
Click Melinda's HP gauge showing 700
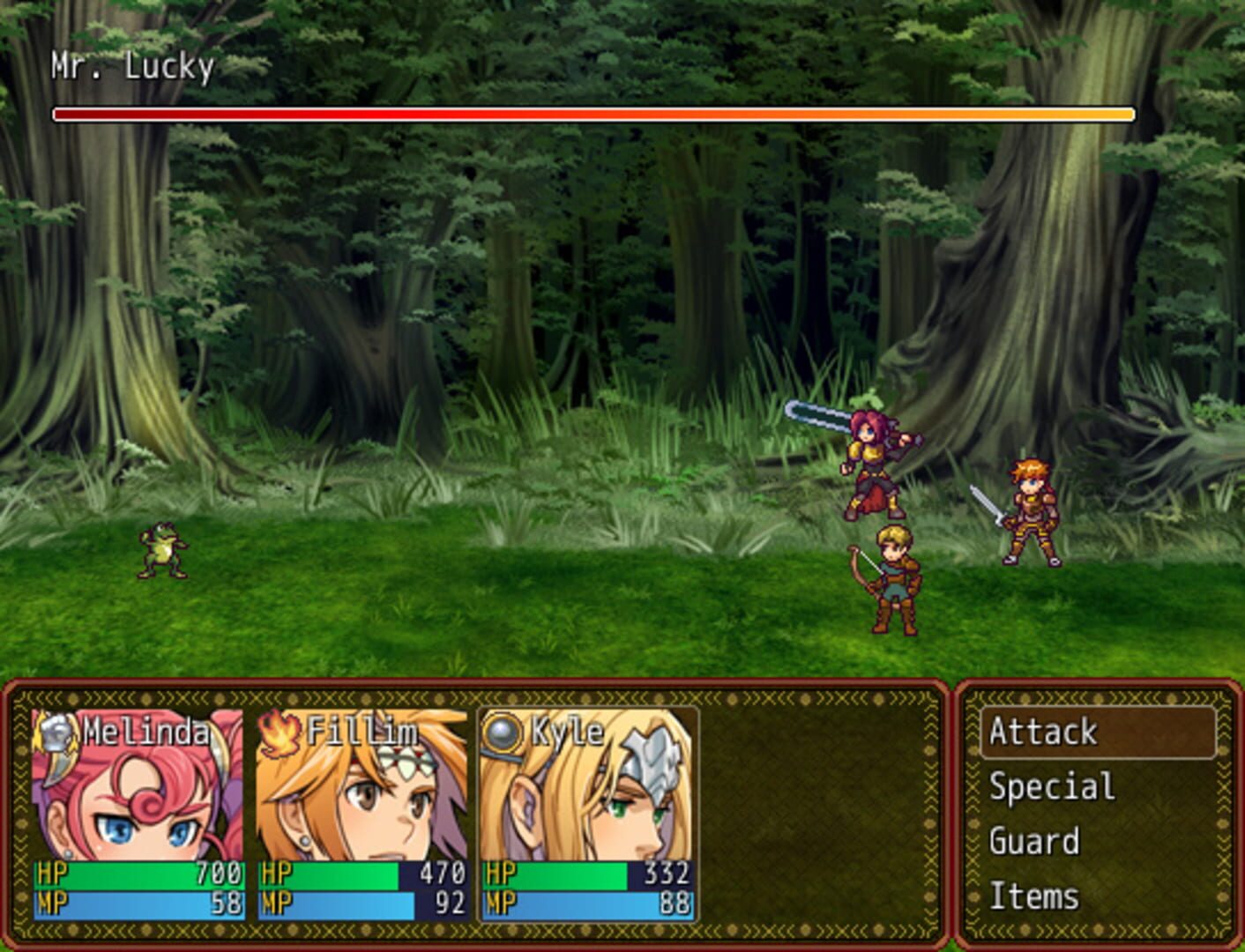tap(137, 873)
